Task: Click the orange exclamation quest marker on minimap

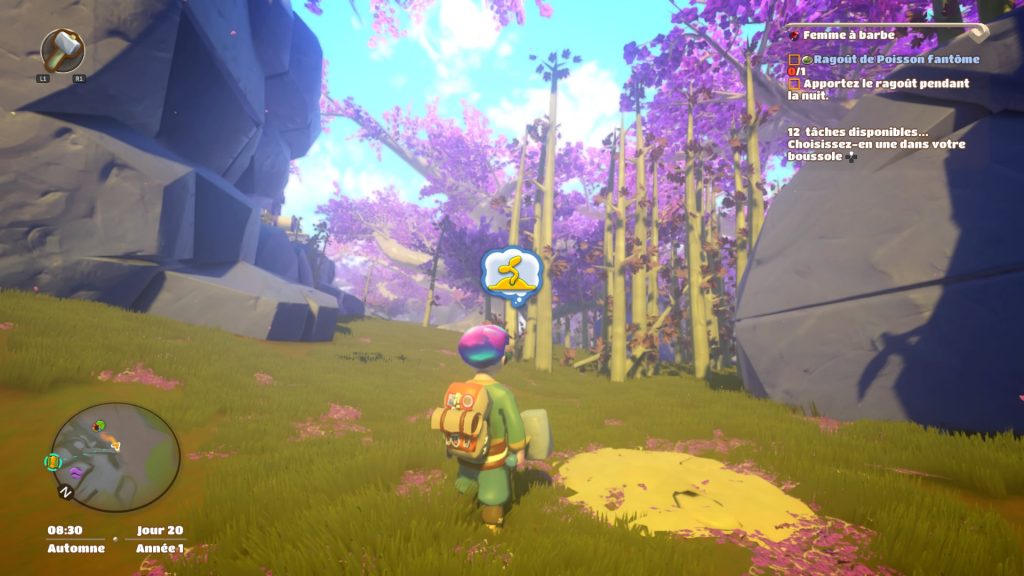Action: [x=53, y=461]
